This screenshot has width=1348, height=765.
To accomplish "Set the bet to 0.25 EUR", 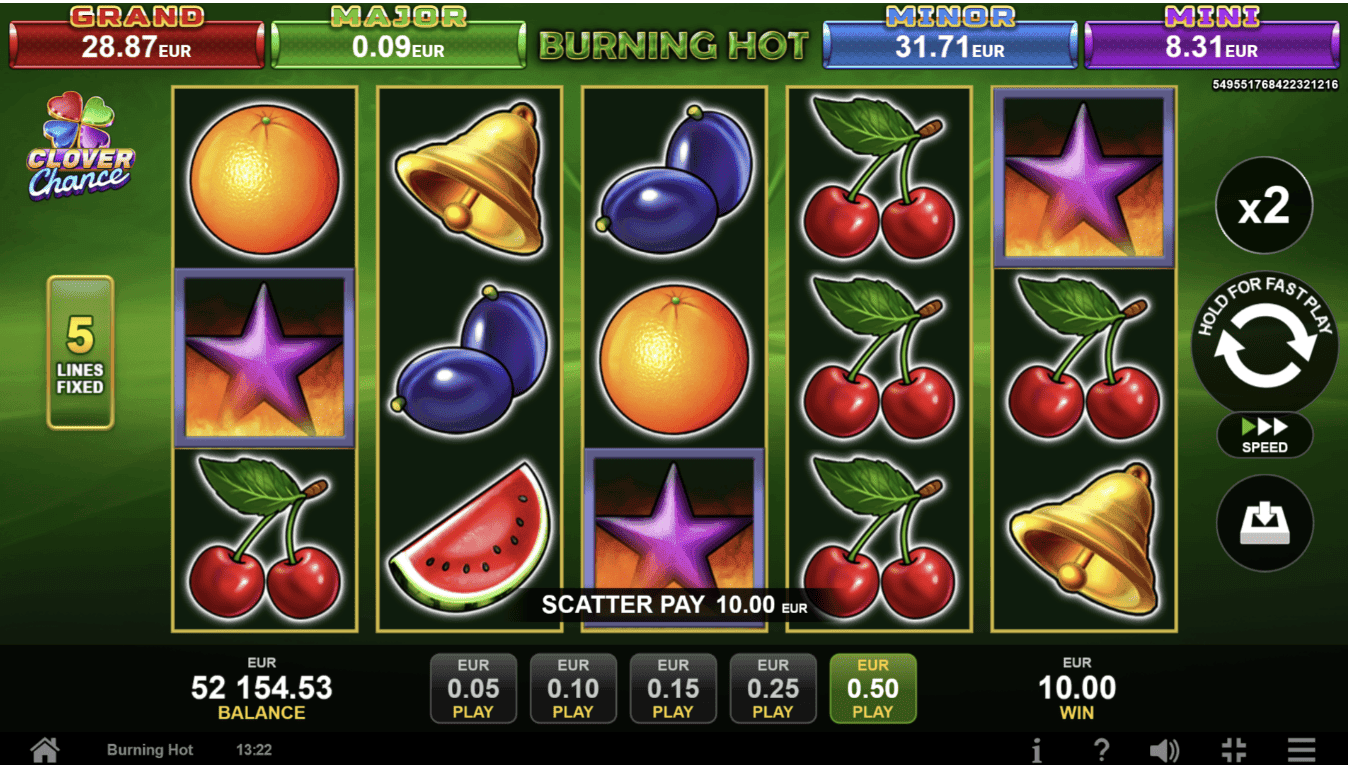I will [x=773, y=688].
